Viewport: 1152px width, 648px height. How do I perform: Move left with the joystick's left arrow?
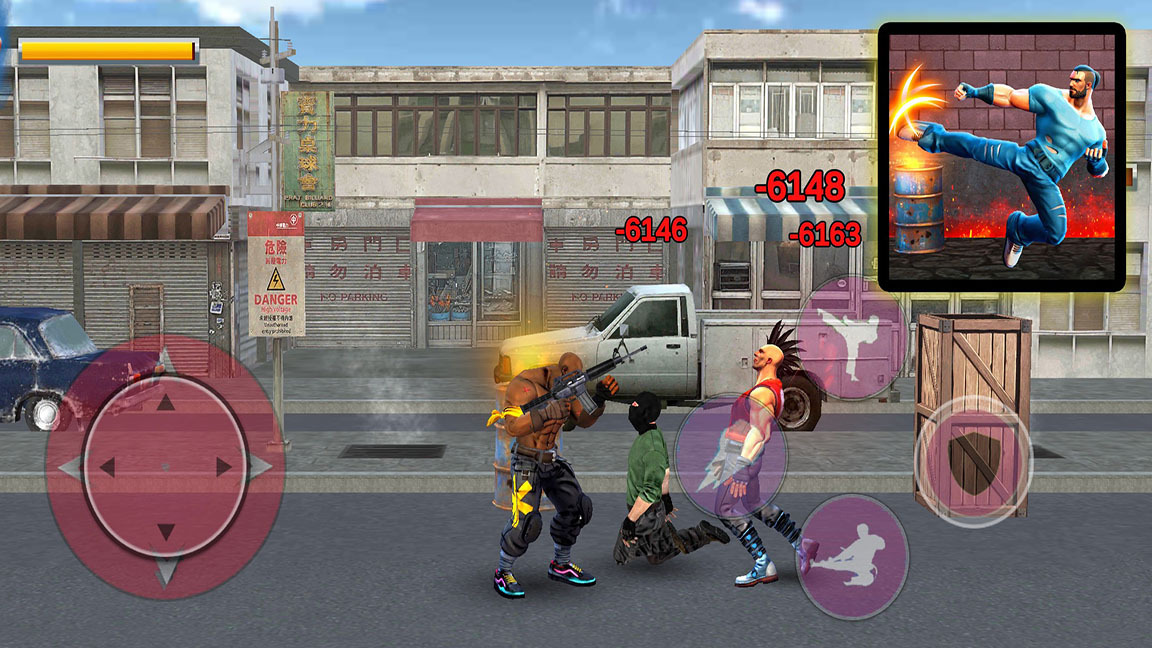104,467
